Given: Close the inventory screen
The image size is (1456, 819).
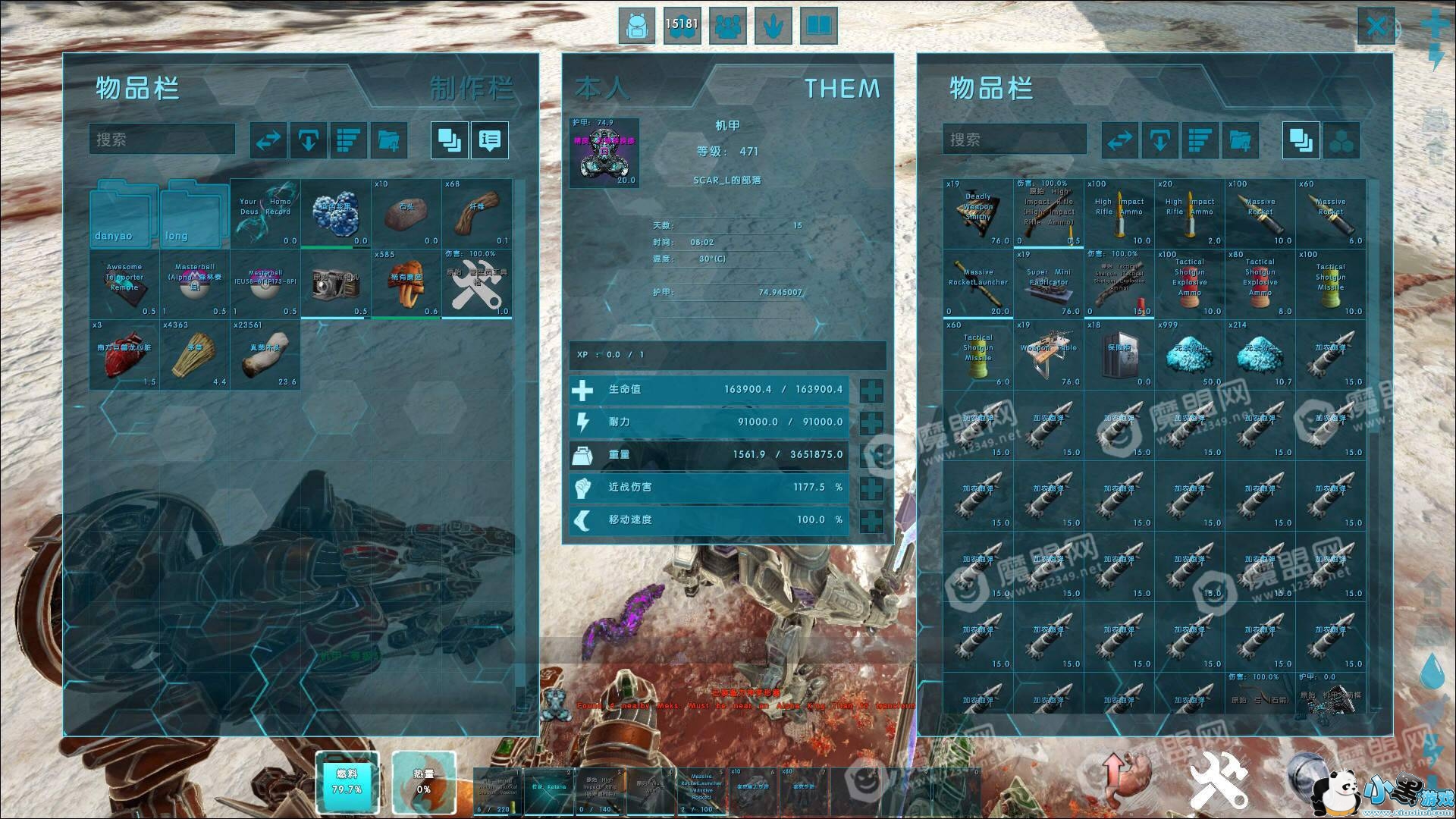Looking at the screenshot, I should (1376, 27).
